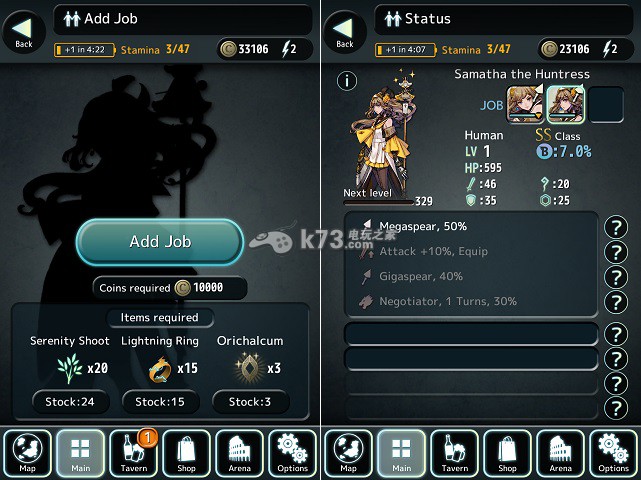This screenshot has height=480, width=641.
Task: Switch to Arena on the Add Job screen
Action: click(x=240, y=453)
